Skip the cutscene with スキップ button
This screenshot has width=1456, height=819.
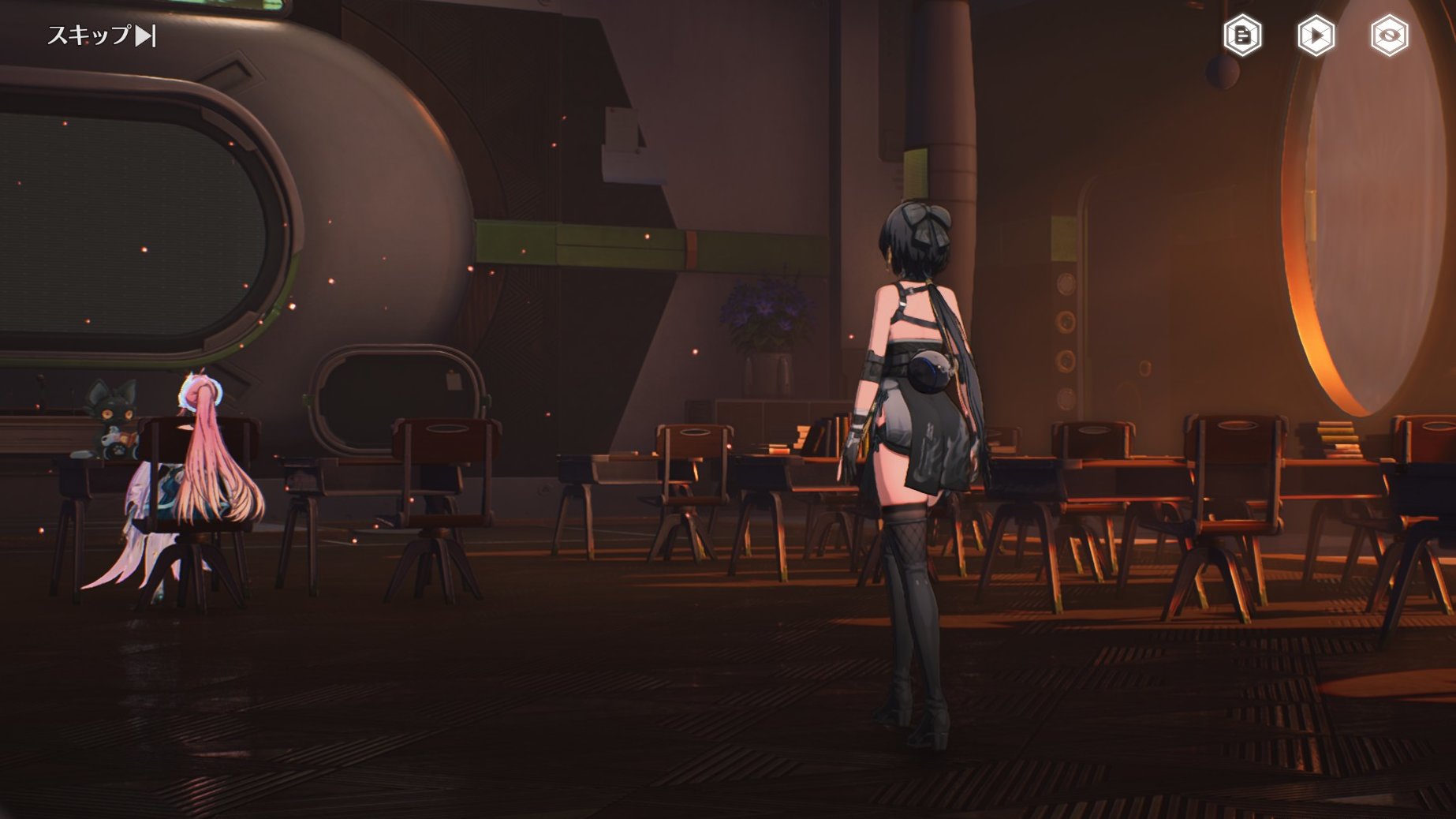tap(101, 36)
